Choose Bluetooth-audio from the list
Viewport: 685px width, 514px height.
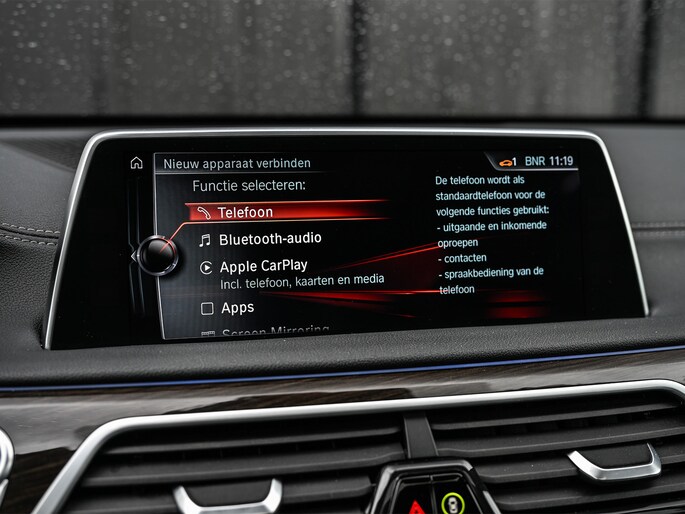[269, 239]
